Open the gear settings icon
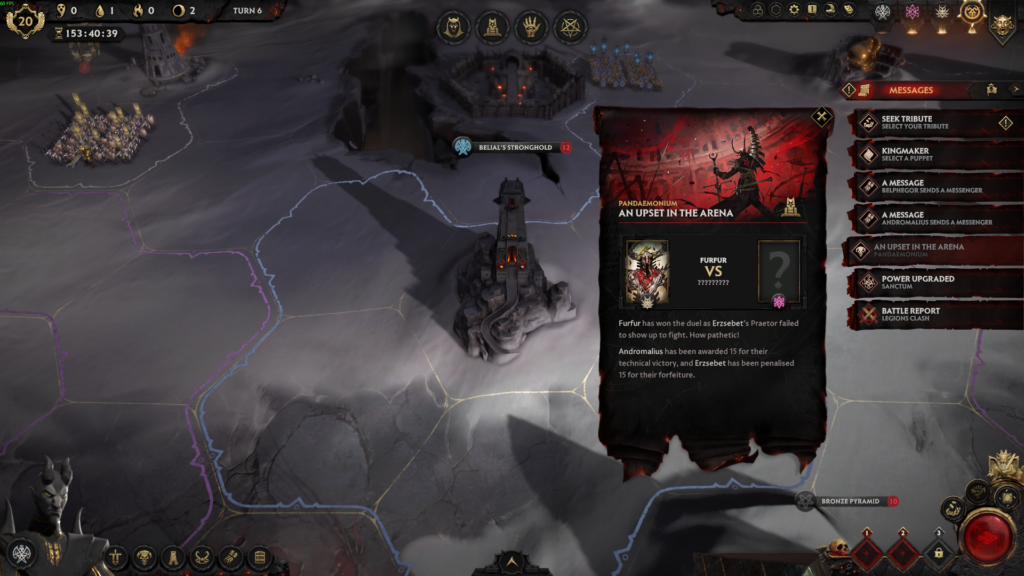 794,10
